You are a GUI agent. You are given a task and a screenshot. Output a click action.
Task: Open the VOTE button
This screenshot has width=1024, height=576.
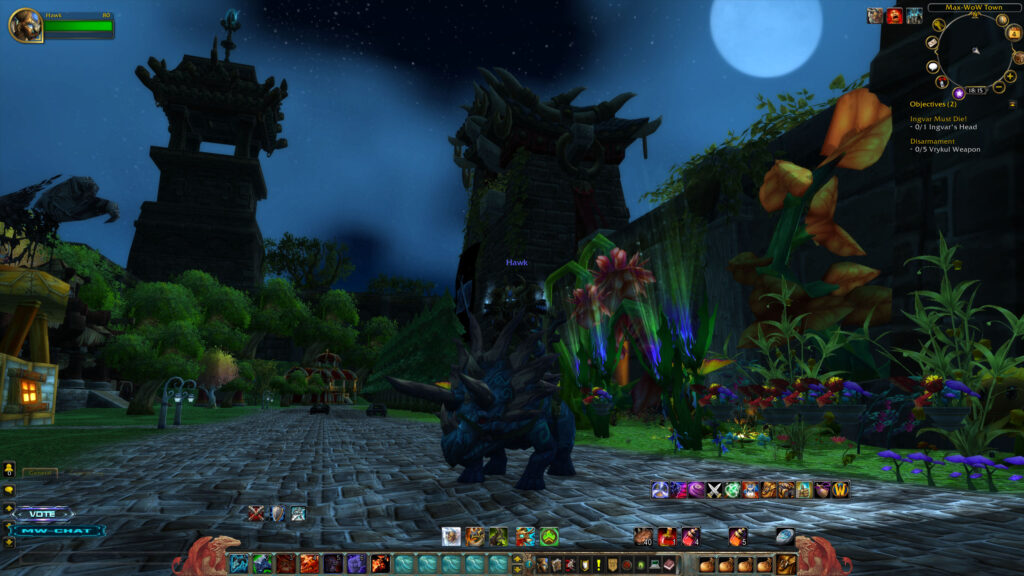pyautogui.click(x=43, y=513)
